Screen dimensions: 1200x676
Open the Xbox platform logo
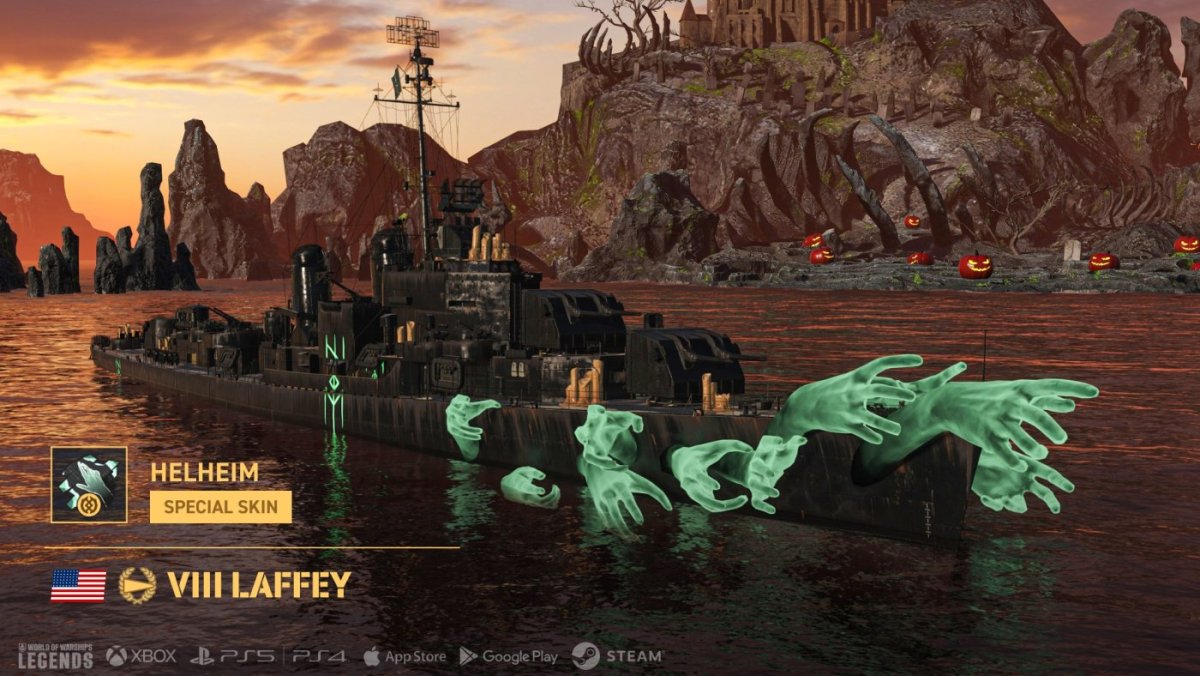[x=141, y=656]
